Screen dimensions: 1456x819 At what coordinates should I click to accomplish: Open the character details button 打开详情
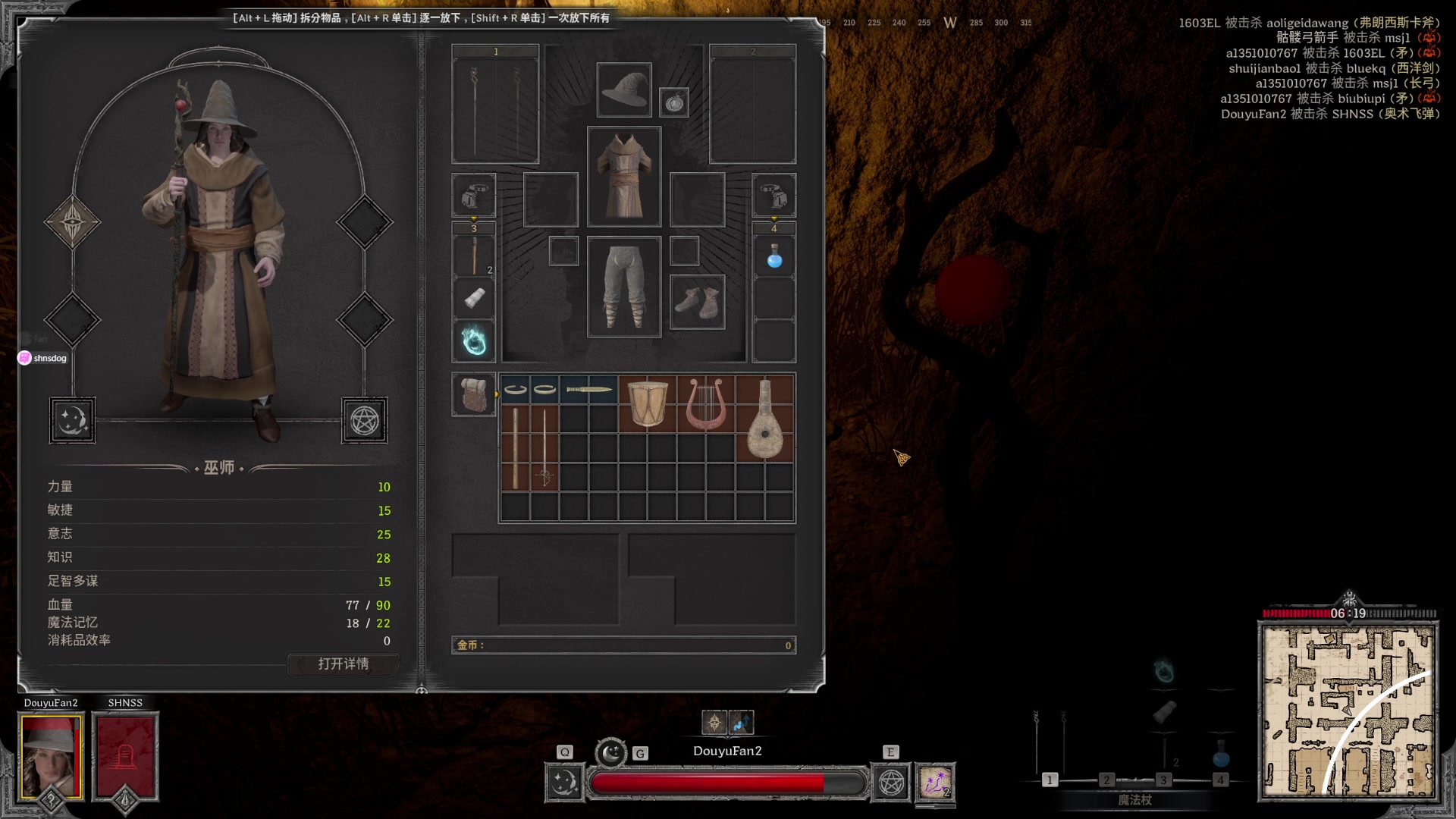(x=343, y=664)
